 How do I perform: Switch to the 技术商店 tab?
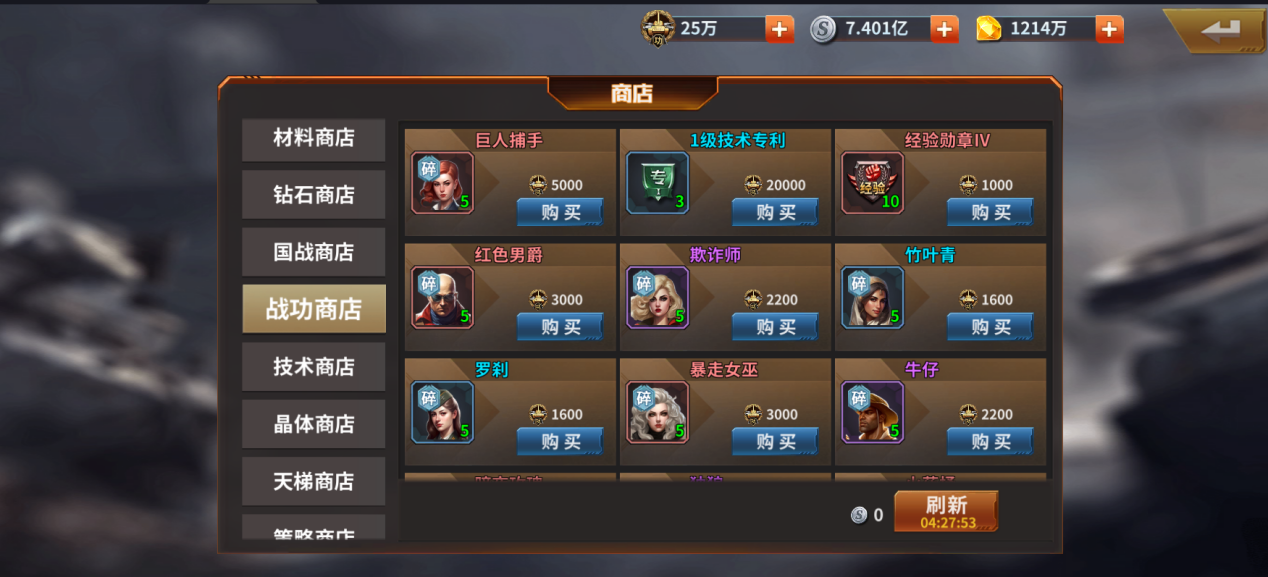pos(313,367)
